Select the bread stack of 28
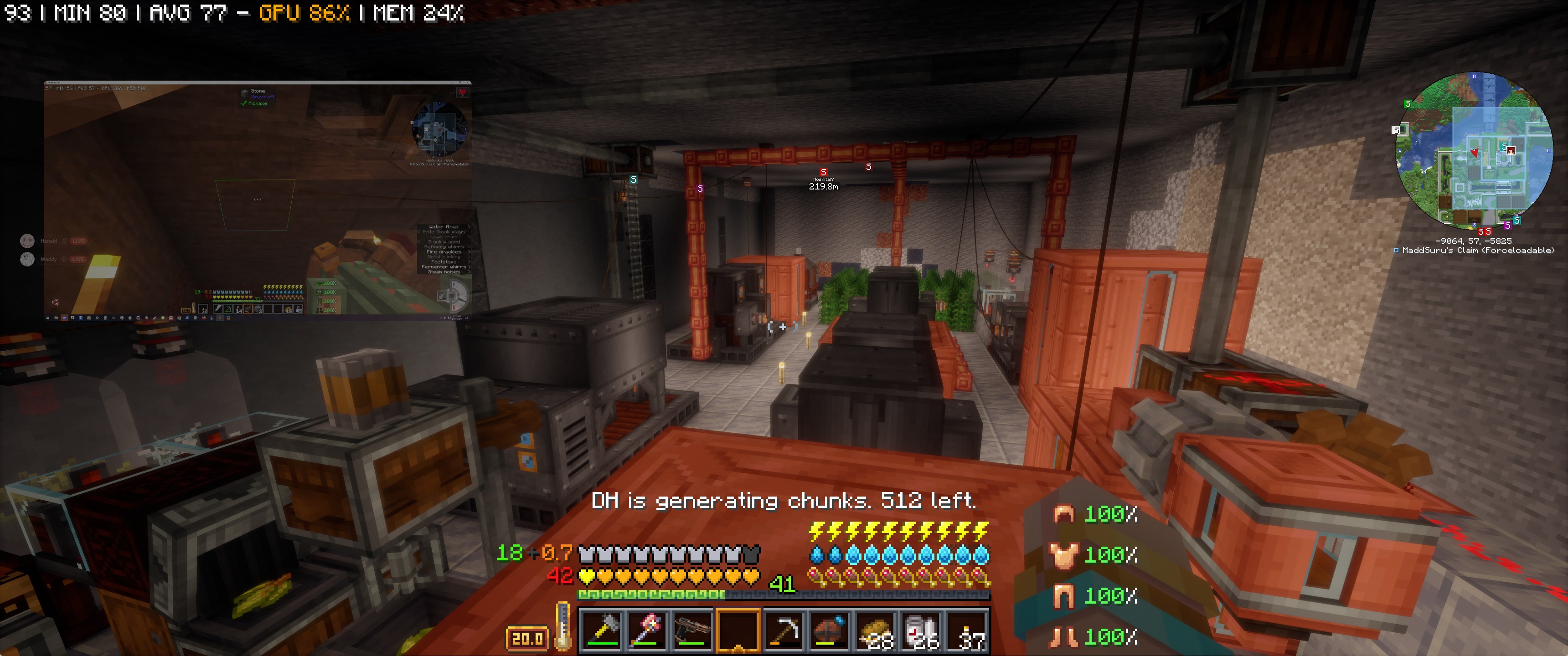 pos(876,630)
